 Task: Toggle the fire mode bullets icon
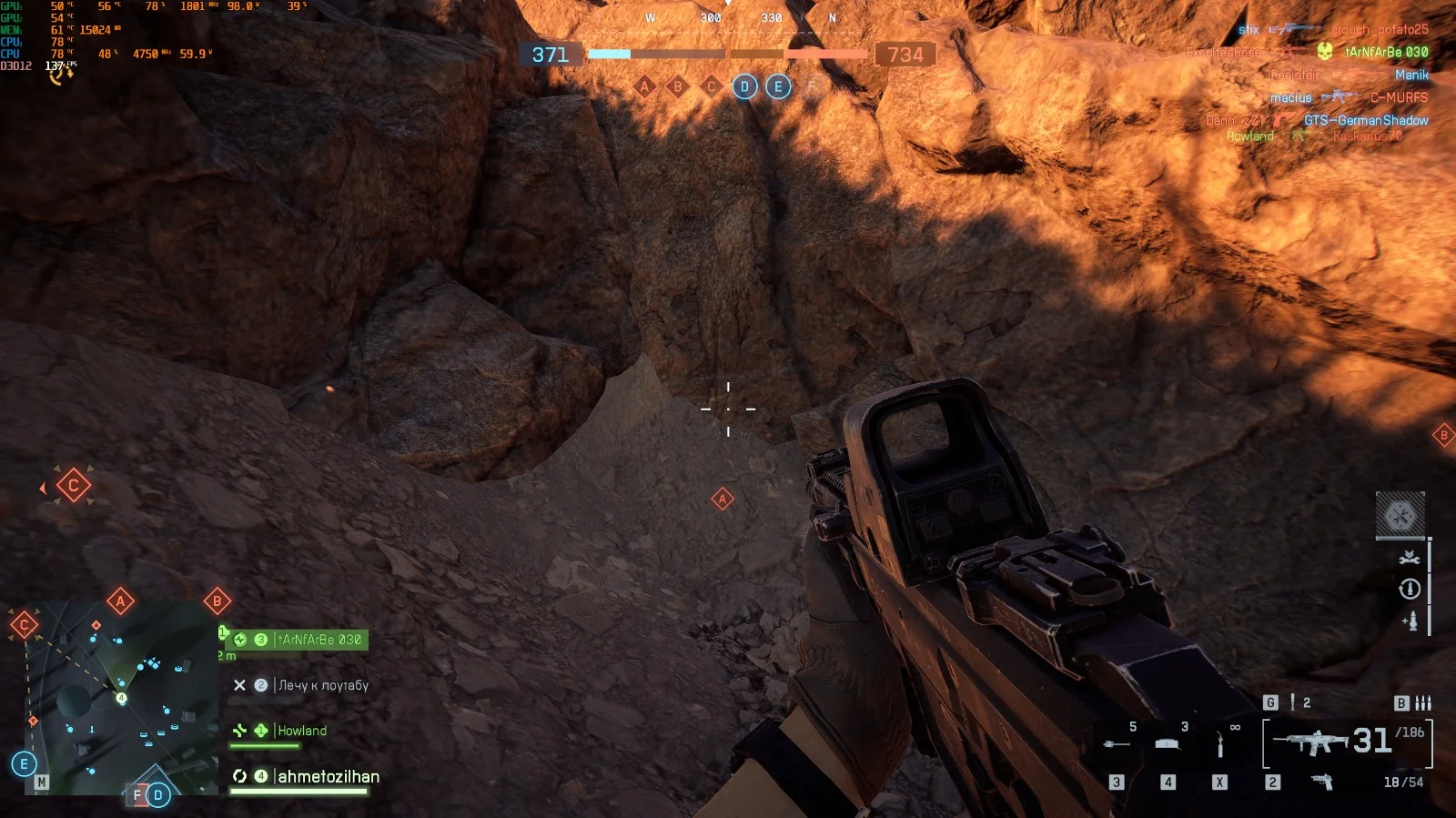coord(1423,702)
